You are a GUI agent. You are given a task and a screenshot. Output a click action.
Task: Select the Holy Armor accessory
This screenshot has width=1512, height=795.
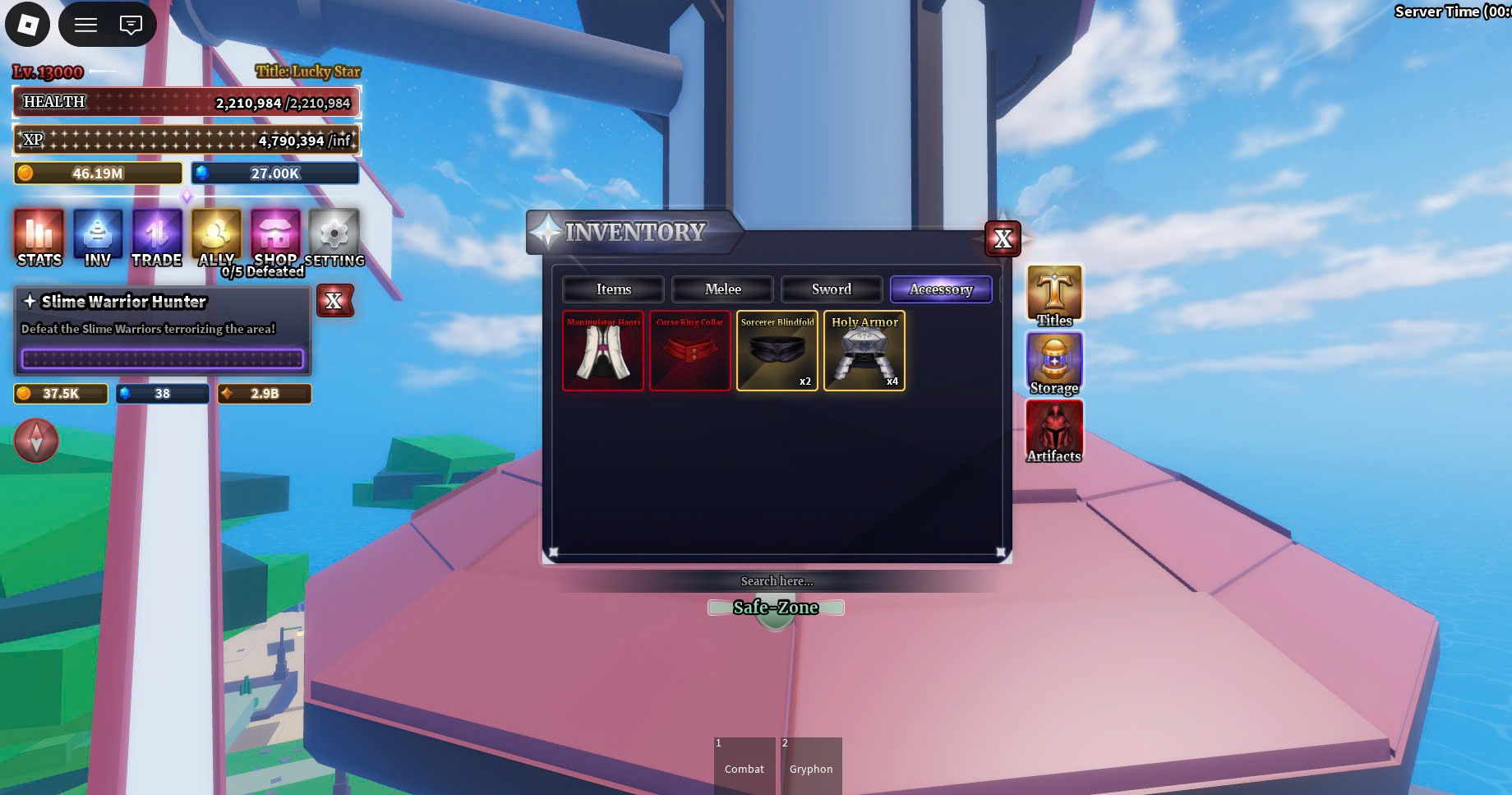click(x=864, y=351)
